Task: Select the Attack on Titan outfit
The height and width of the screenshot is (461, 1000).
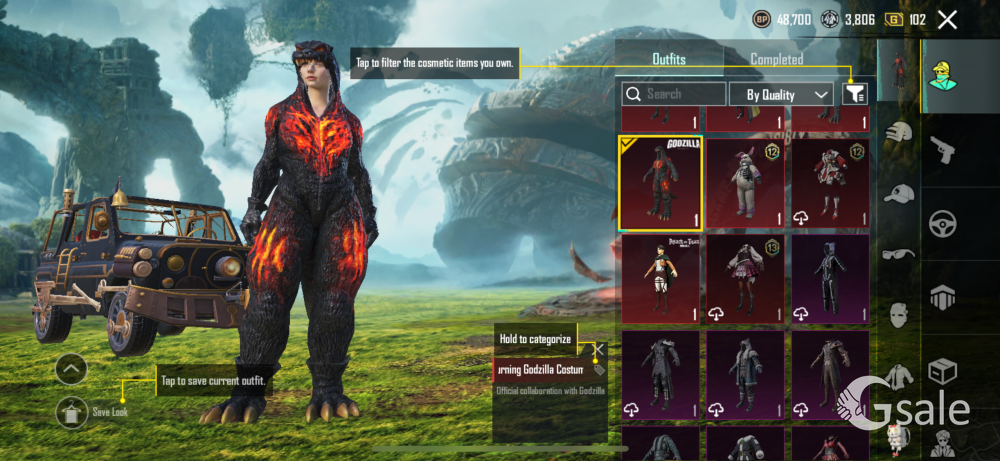Action: [660, 279]
